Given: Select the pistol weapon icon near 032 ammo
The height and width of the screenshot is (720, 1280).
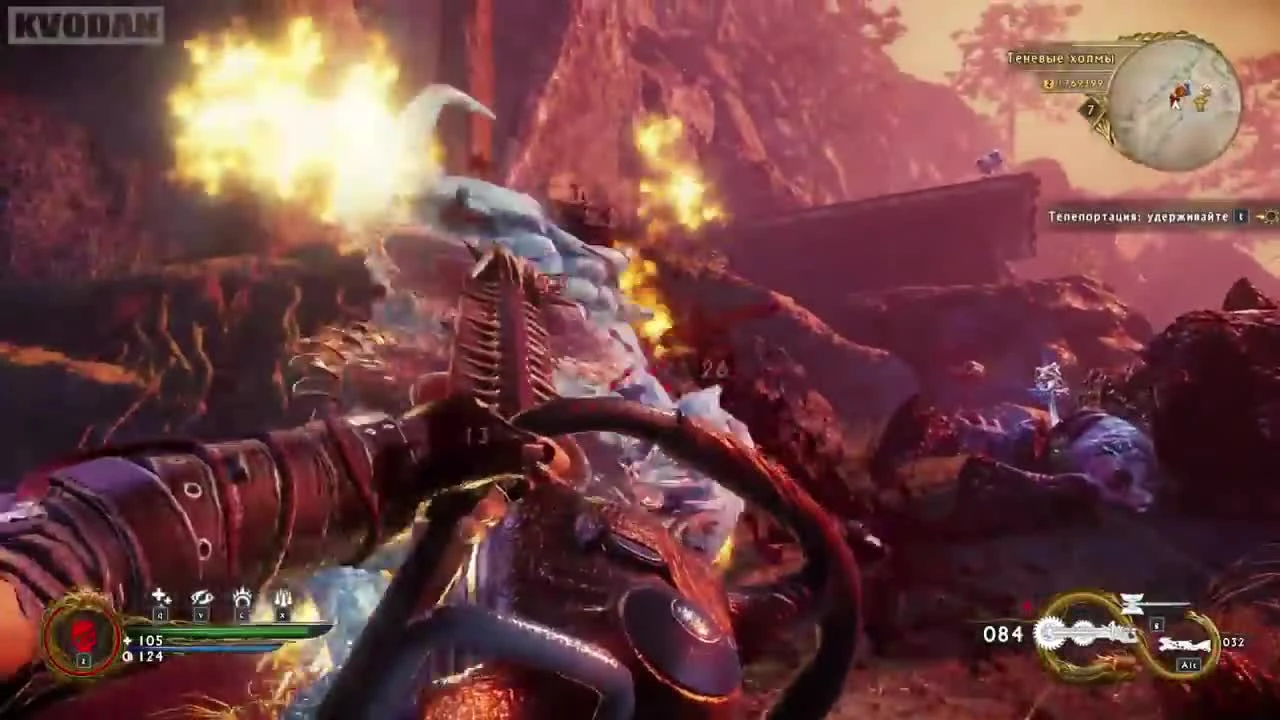Looking at the screenshot, I should click(x=1185, y=643).
